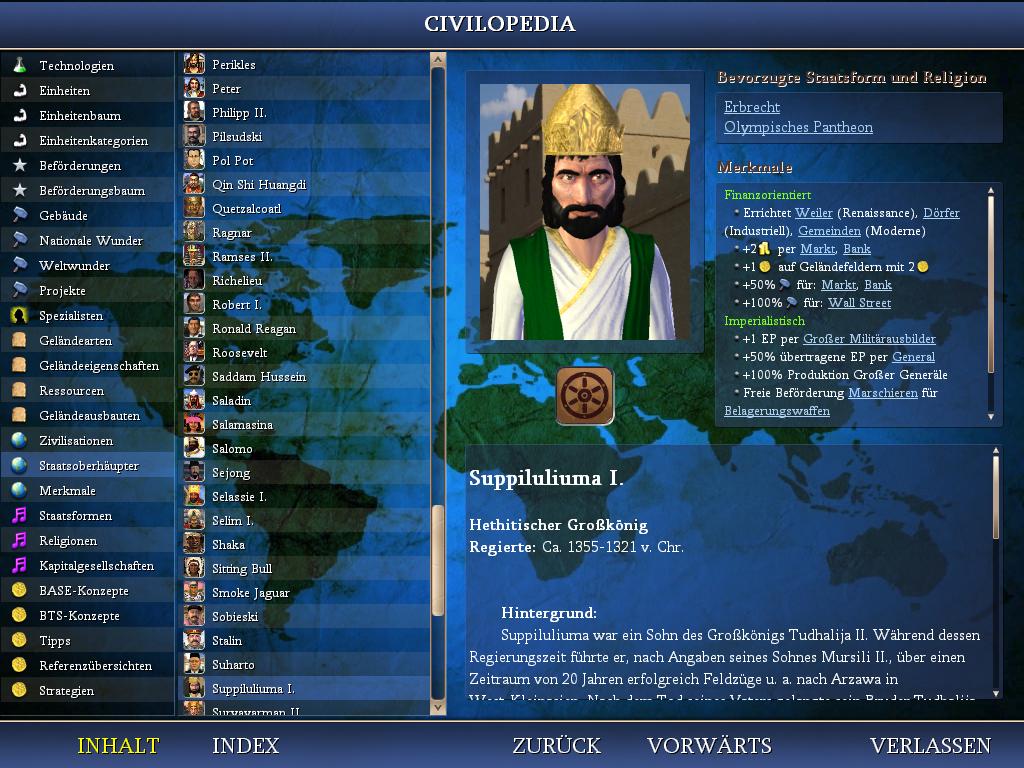
Task: Show Qin Shi Huangdi's entry
Action: click(258, 184)
